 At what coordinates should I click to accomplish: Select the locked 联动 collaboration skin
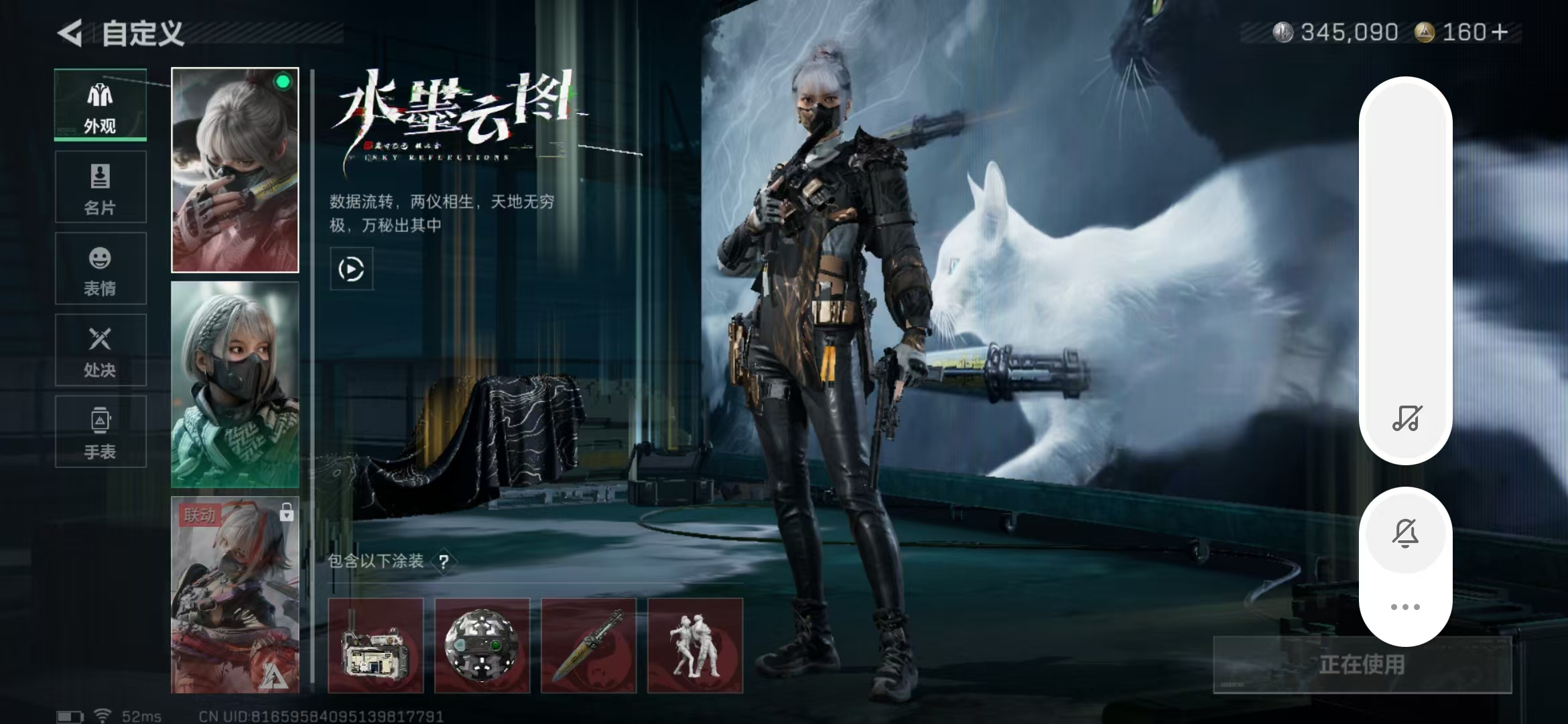(x=235, y=595)
